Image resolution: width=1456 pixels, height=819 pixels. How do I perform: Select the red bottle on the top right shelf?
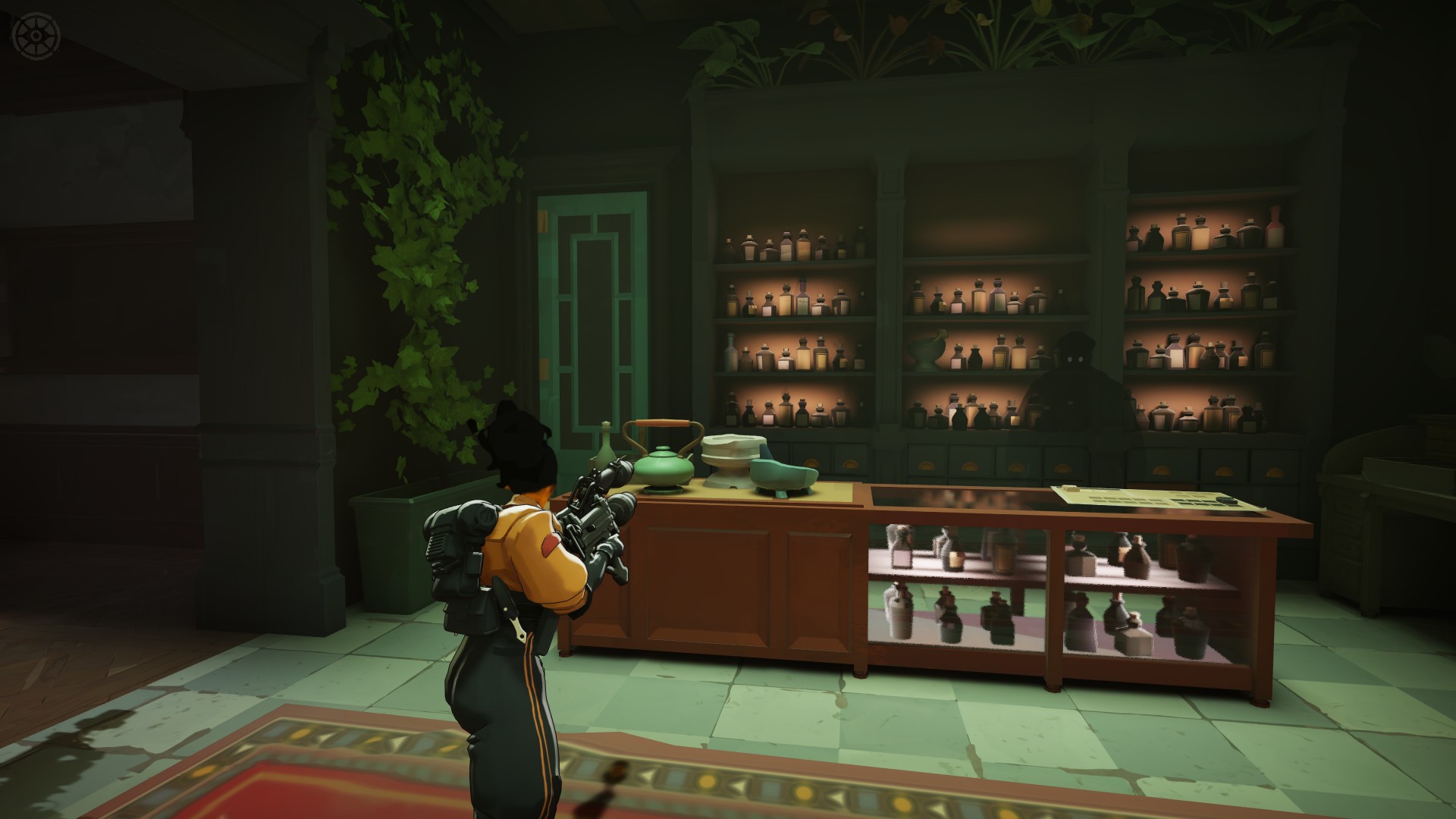pyautogui.click(x=1276, y=224)
